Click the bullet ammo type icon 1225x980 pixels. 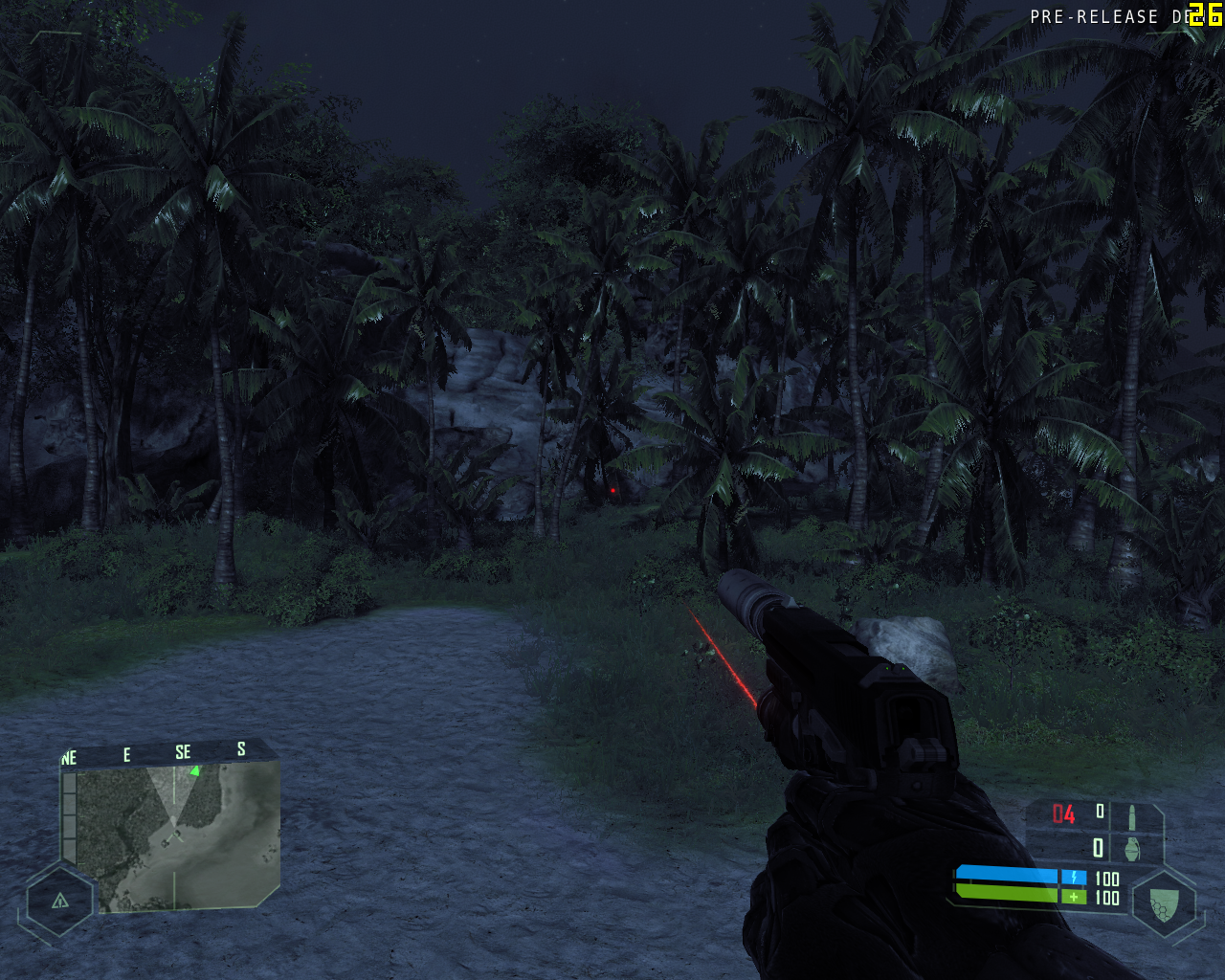coord(1131,816)
